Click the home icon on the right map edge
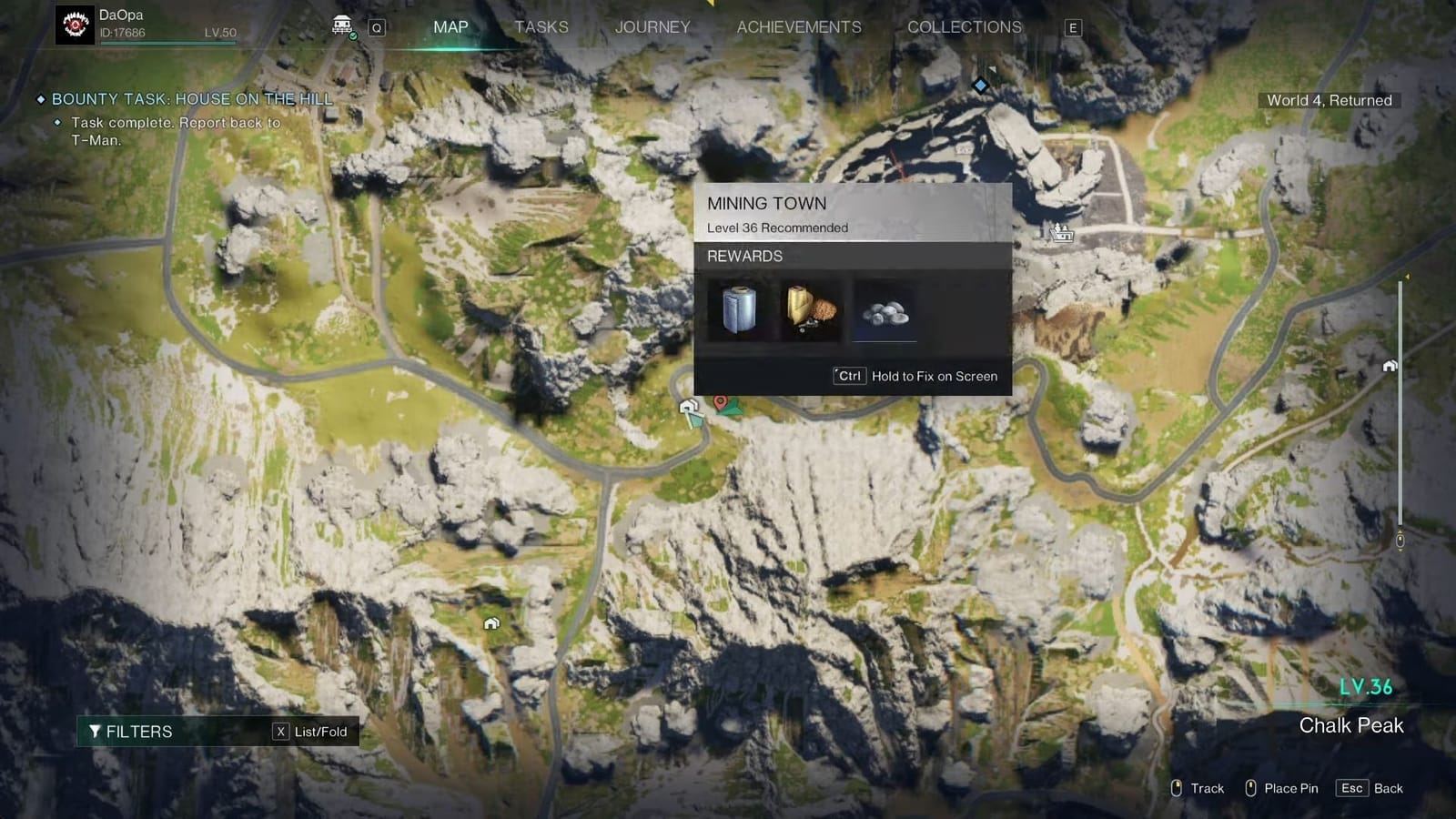This screenshot has width=1456, height=819. 1390,365
